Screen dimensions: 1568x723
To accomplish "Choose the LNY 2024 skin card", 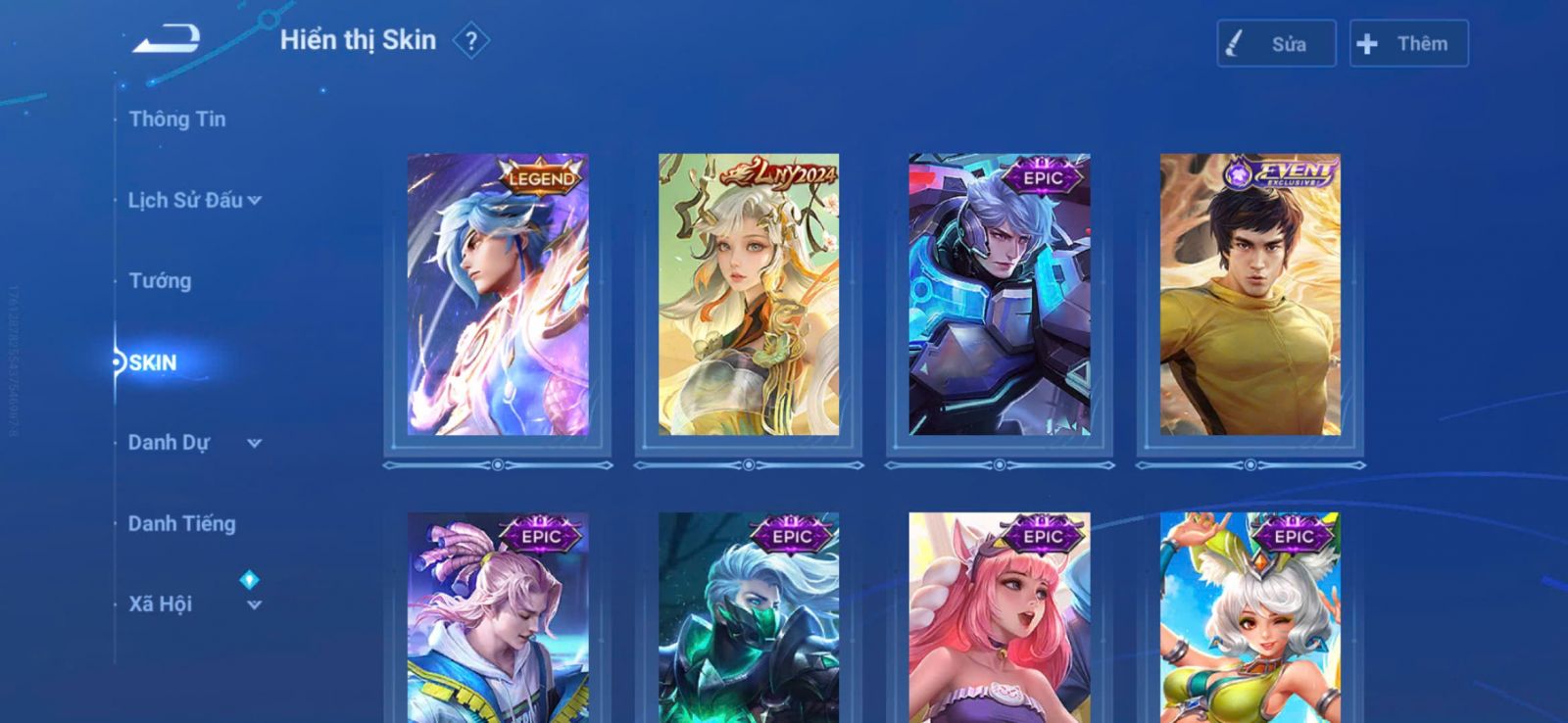I will click(x=749, y=294).
